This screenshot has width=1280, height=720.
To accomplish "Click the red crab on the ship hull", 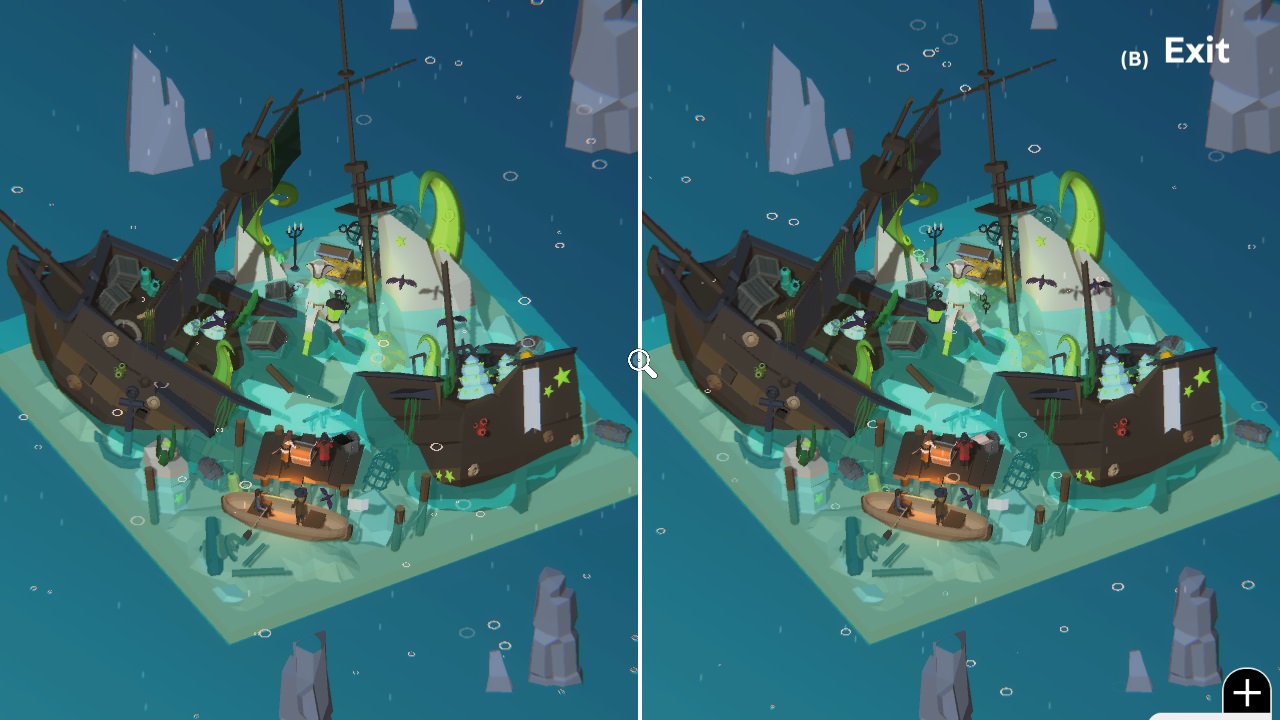I will pyautogui.click(x=483, y=427).
